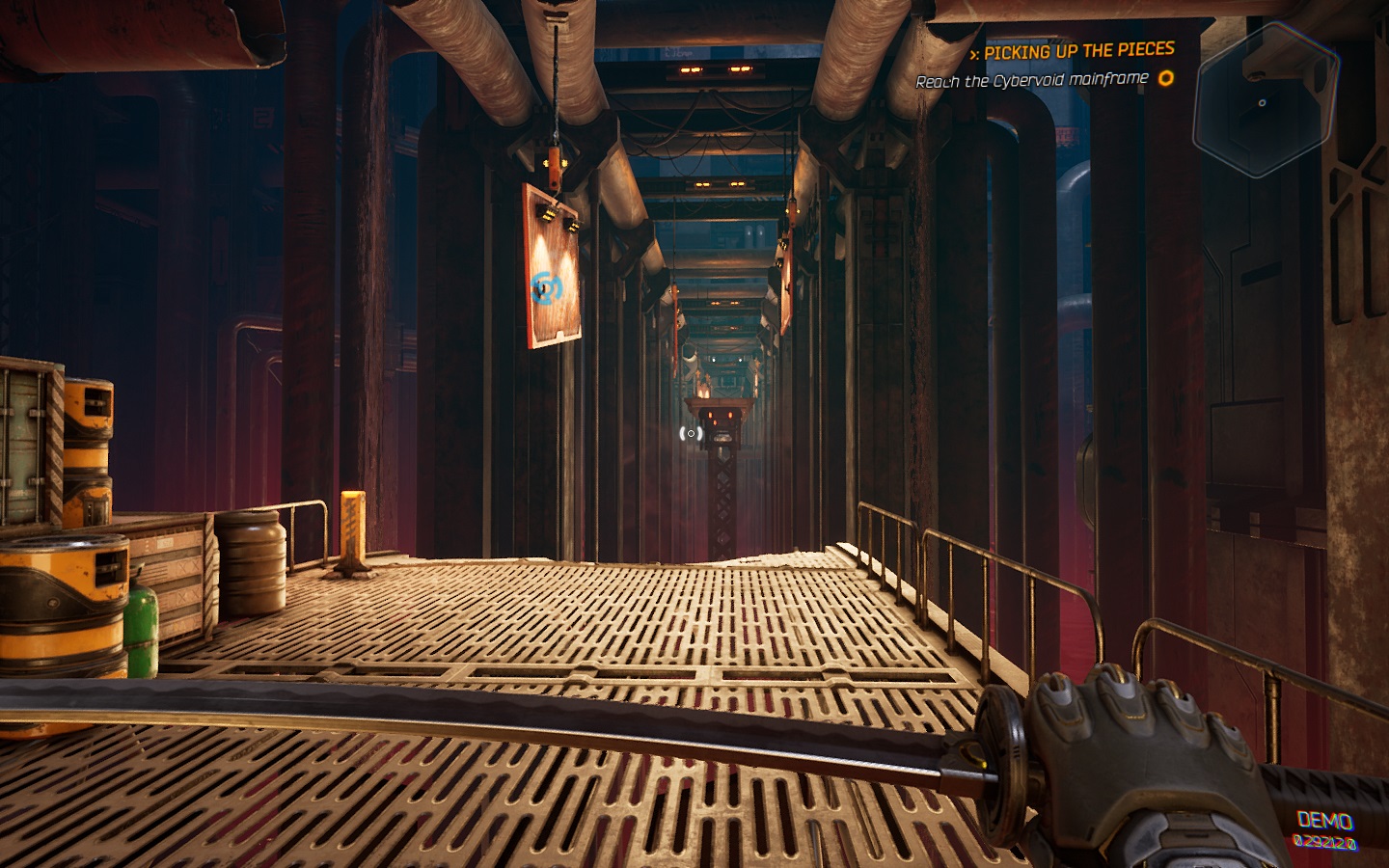The height and width of the screenshot is (868, 1389).
Task: Click the hexagonal minimap
Action: pos(1265,102)
